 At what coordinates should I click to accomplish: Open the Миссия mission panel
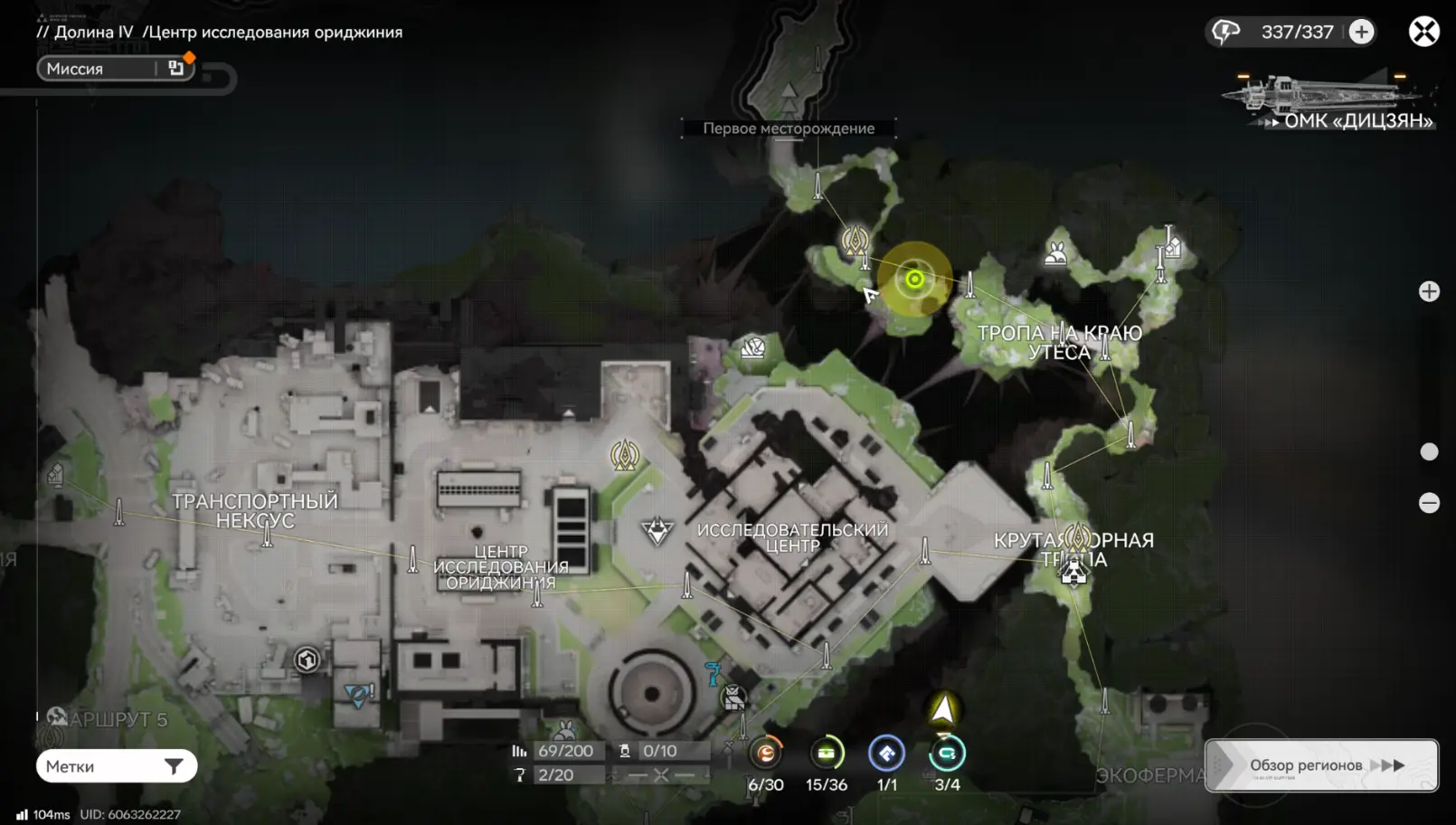[x=115, y=69]
